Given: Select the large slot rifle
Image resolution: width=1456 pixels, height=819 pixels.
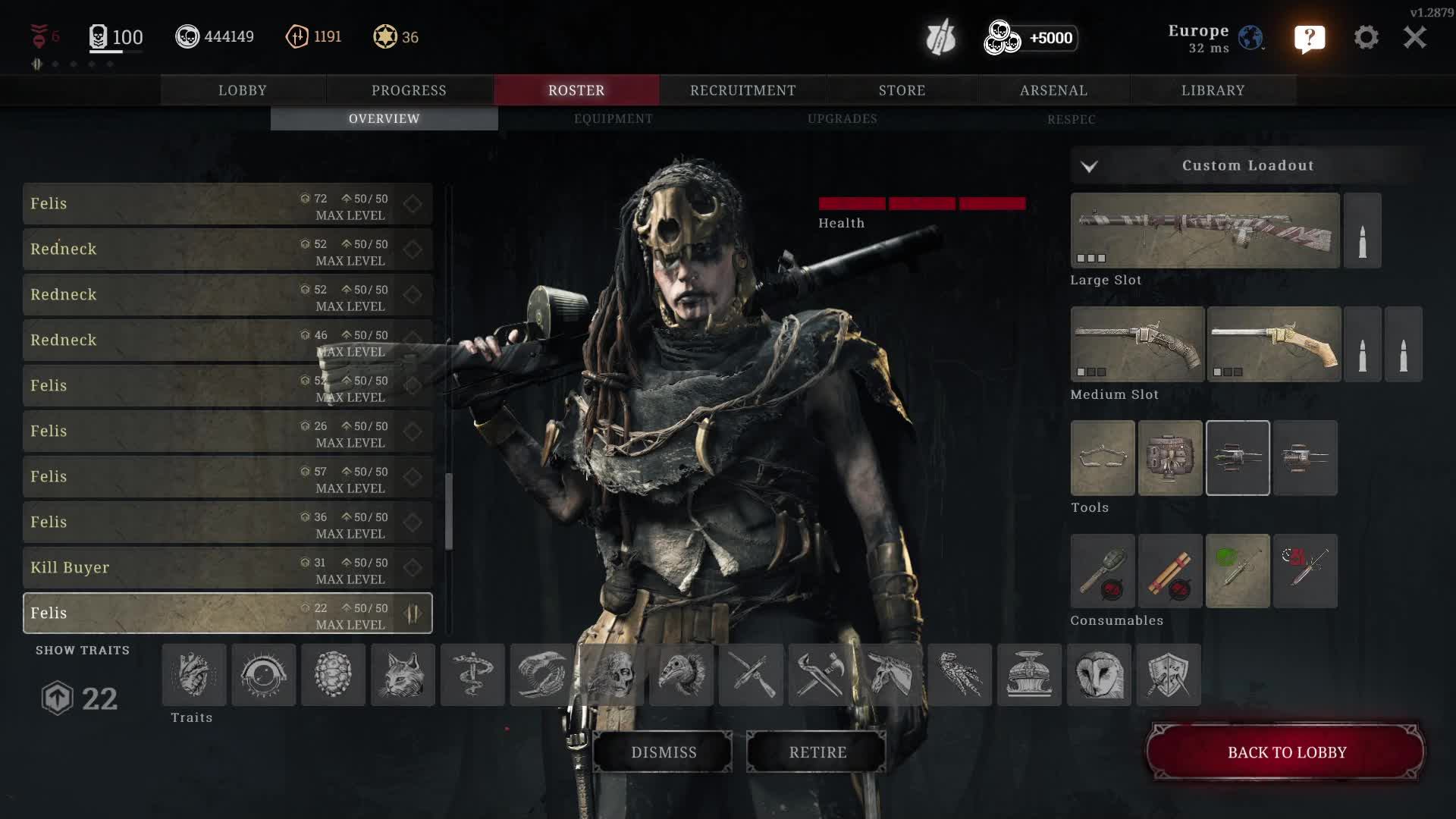Looking at the screenshot, I should coord(1205,231).
